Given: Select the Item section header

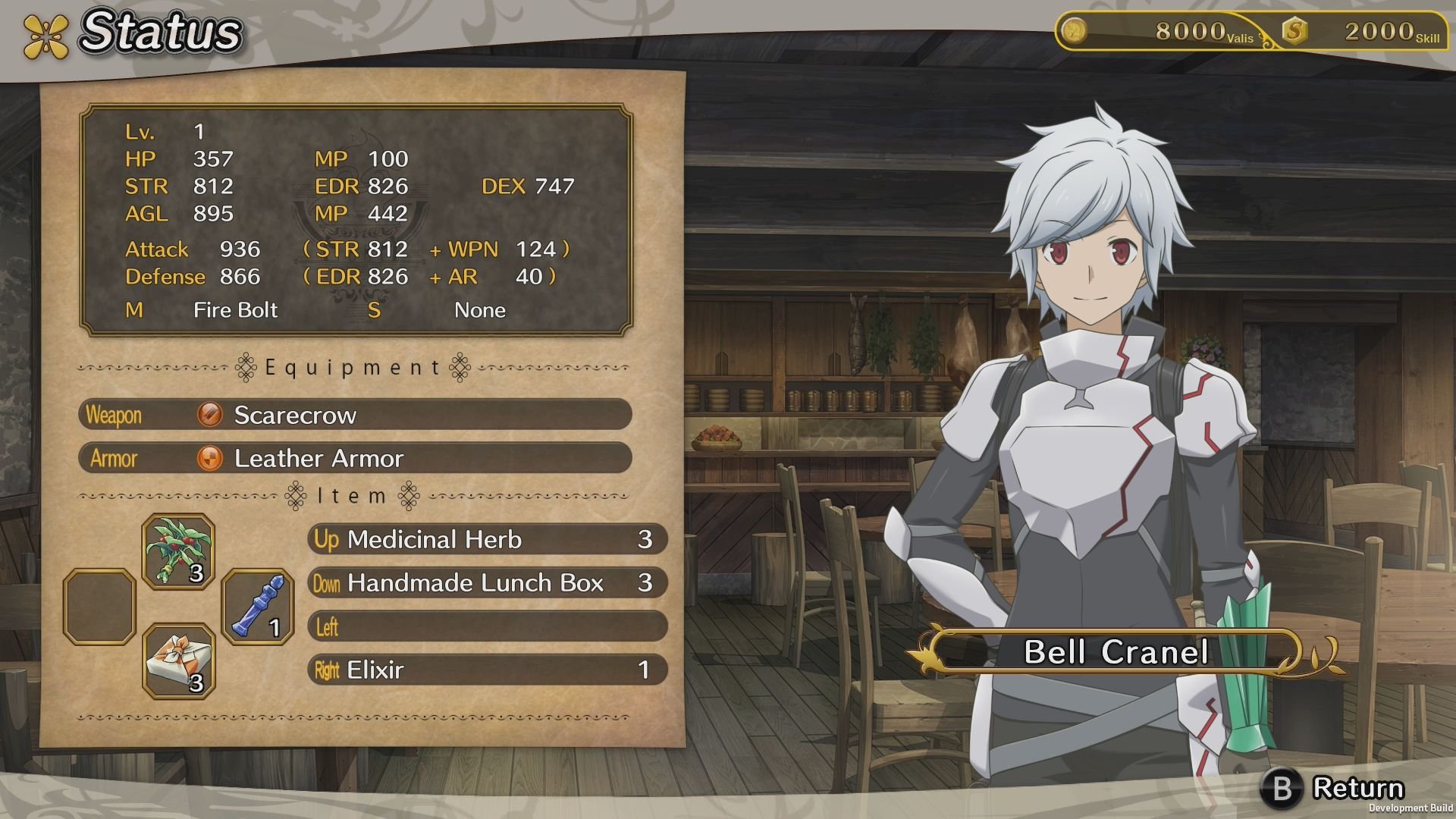Looking at the screenshot, I should point(353,497).
